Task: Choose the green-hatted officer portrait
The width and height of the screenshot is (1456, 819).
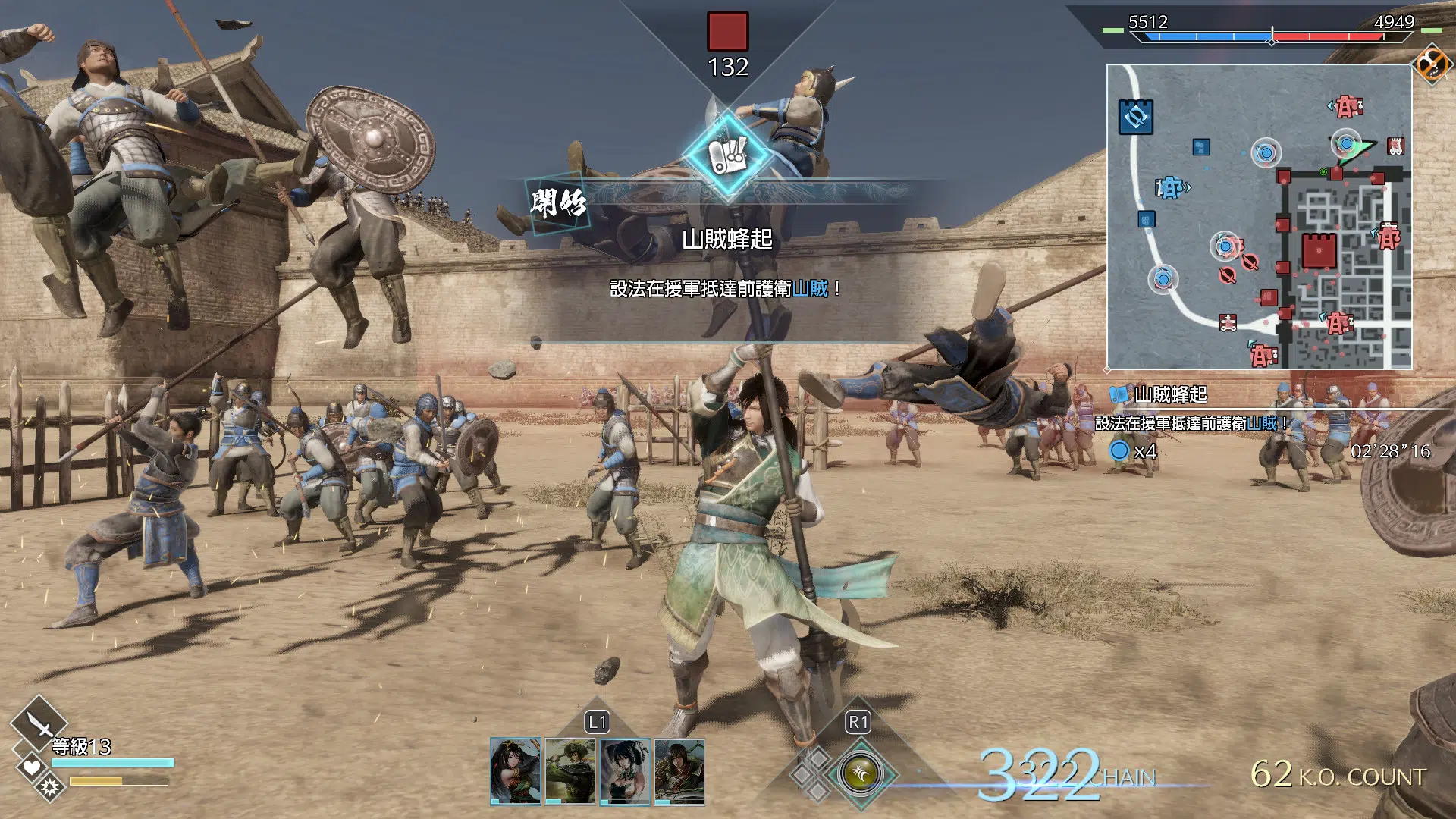Action: [x=570, y=770]
